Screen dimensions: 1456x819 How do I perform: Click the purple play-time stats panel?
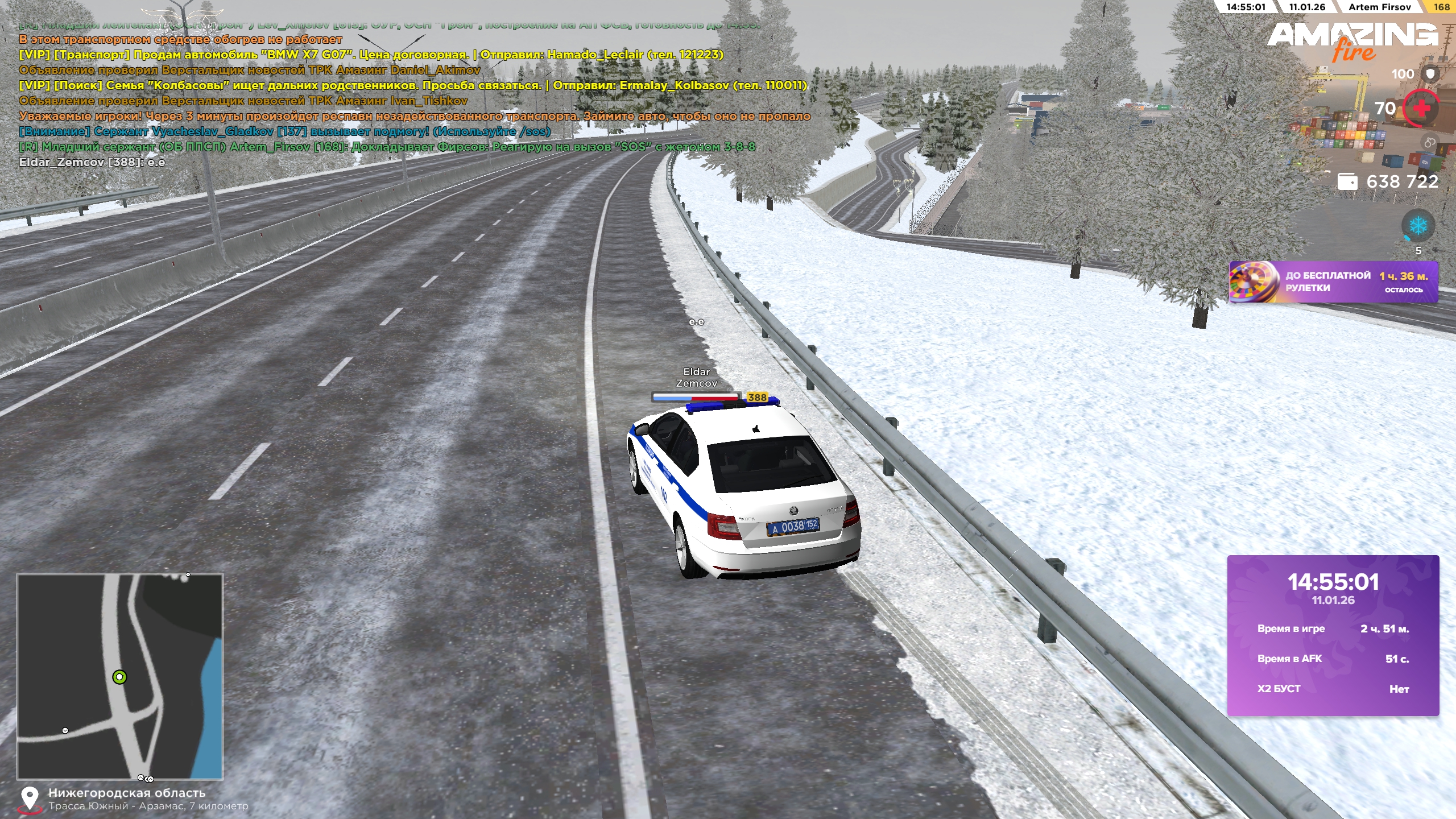click(1333, 635)
